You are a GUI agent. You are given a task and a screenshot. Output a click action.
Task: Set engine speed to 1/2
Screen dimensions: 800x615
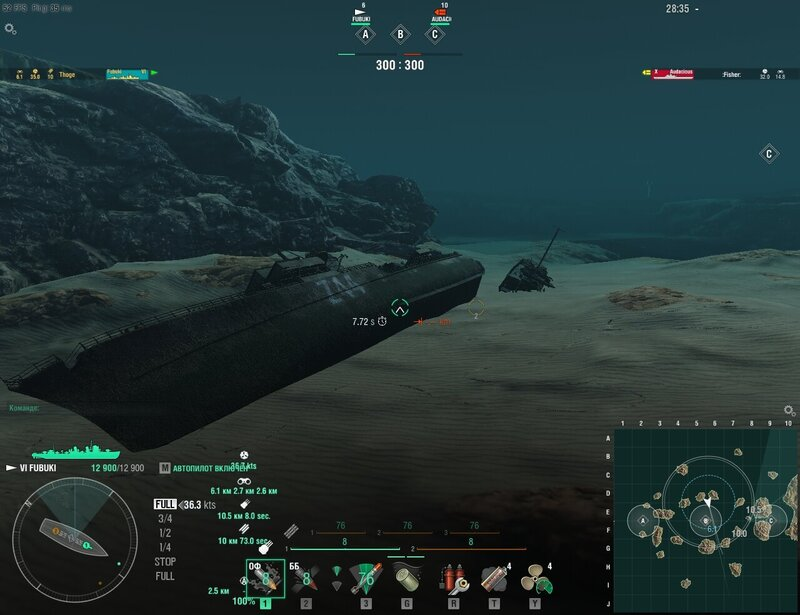tap(165, 533)
